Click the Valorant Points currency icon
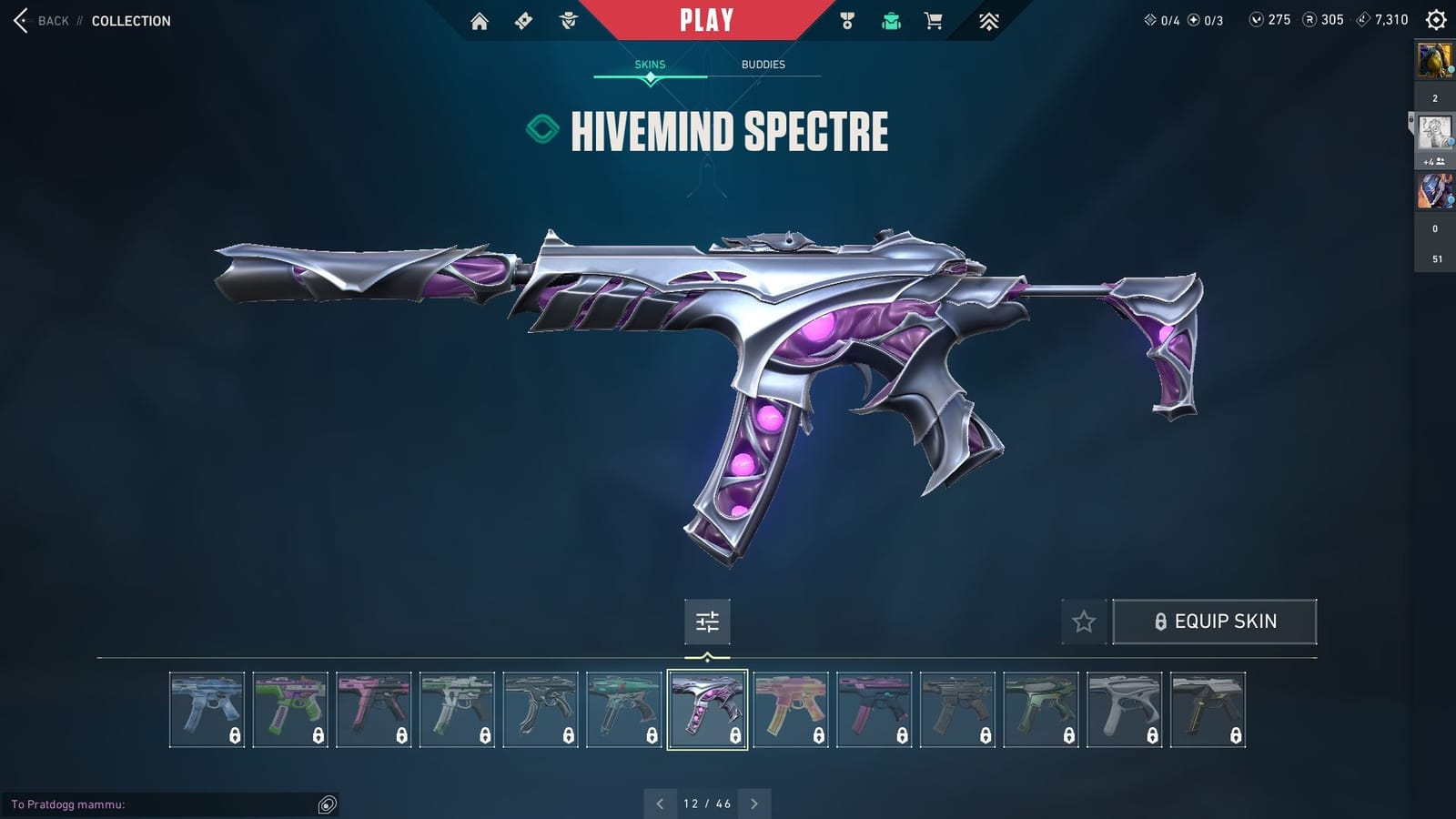 coord(1258,18)
